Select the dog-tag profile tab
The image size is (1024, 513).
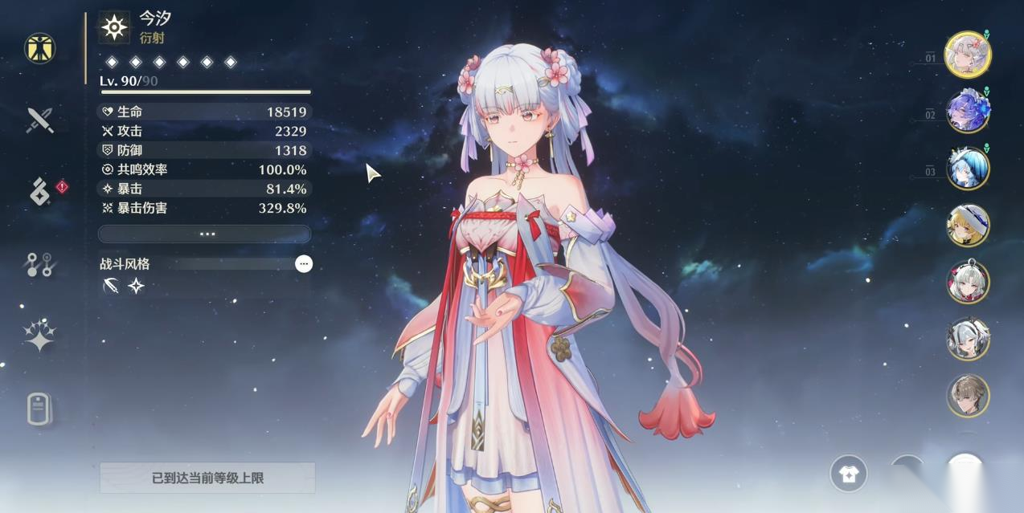point(39,407)
